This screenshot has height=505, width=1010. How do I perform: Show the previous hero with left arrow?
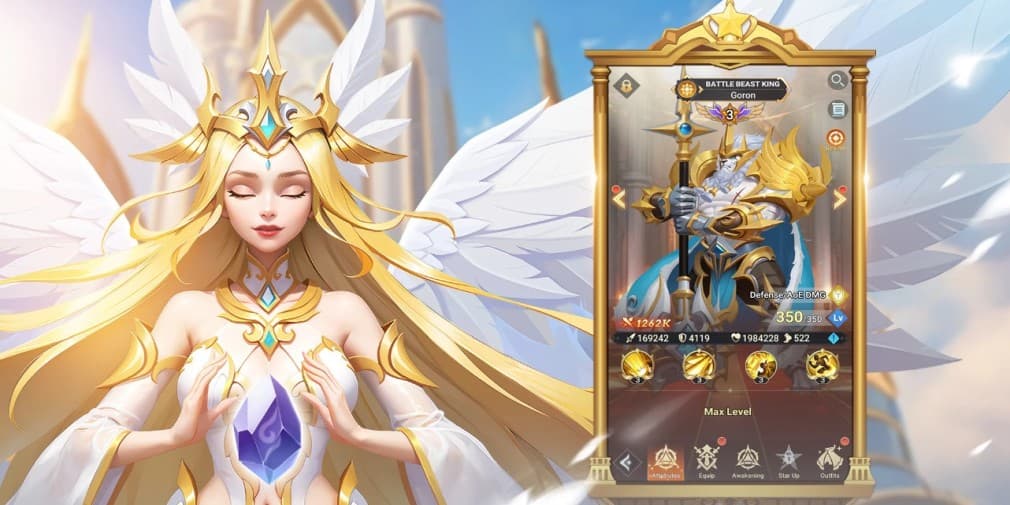tap(619, 198)
